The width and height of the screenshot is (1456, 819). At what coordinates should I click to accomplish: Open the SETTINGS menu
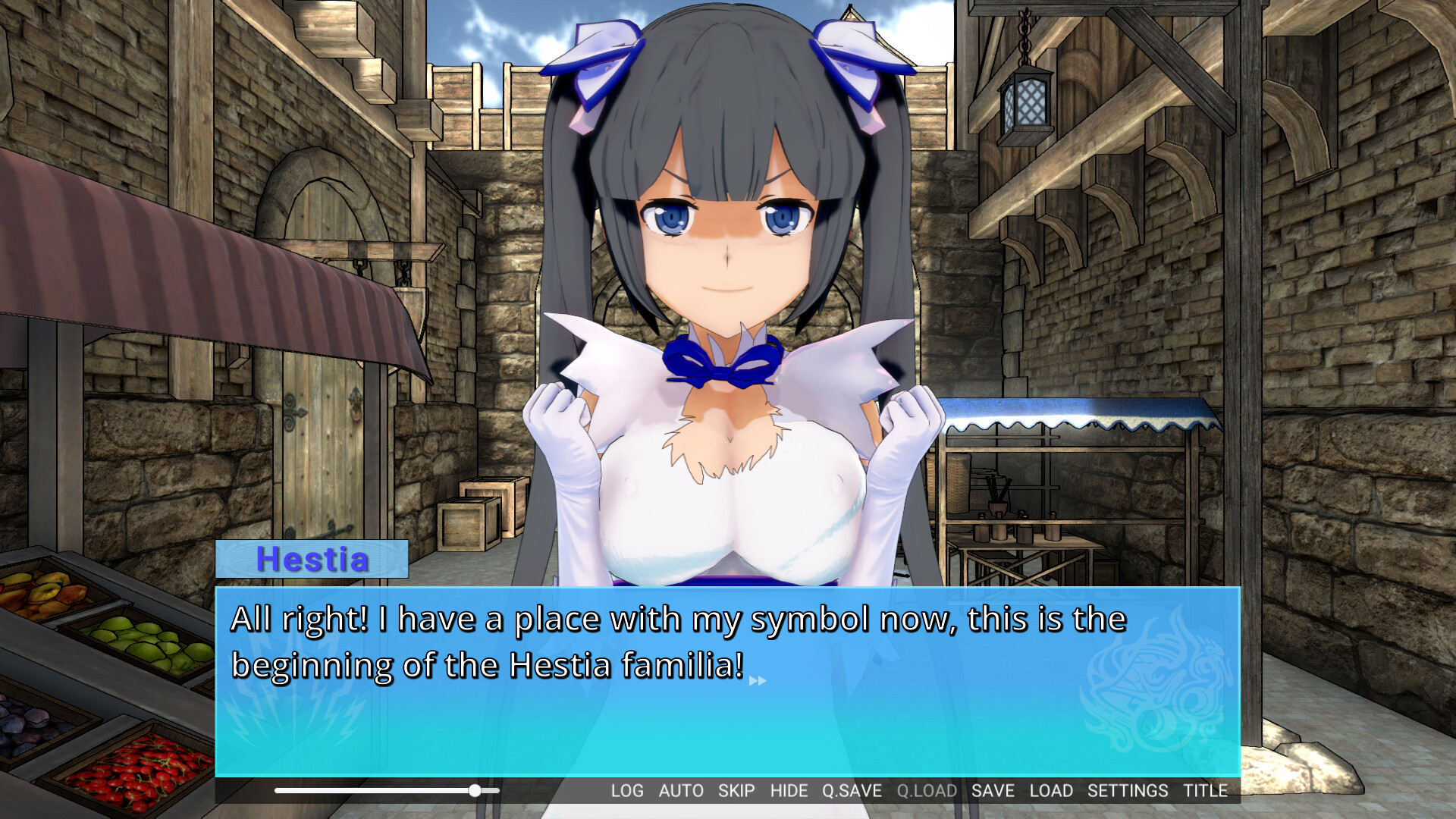click(x=1128, y=790)
